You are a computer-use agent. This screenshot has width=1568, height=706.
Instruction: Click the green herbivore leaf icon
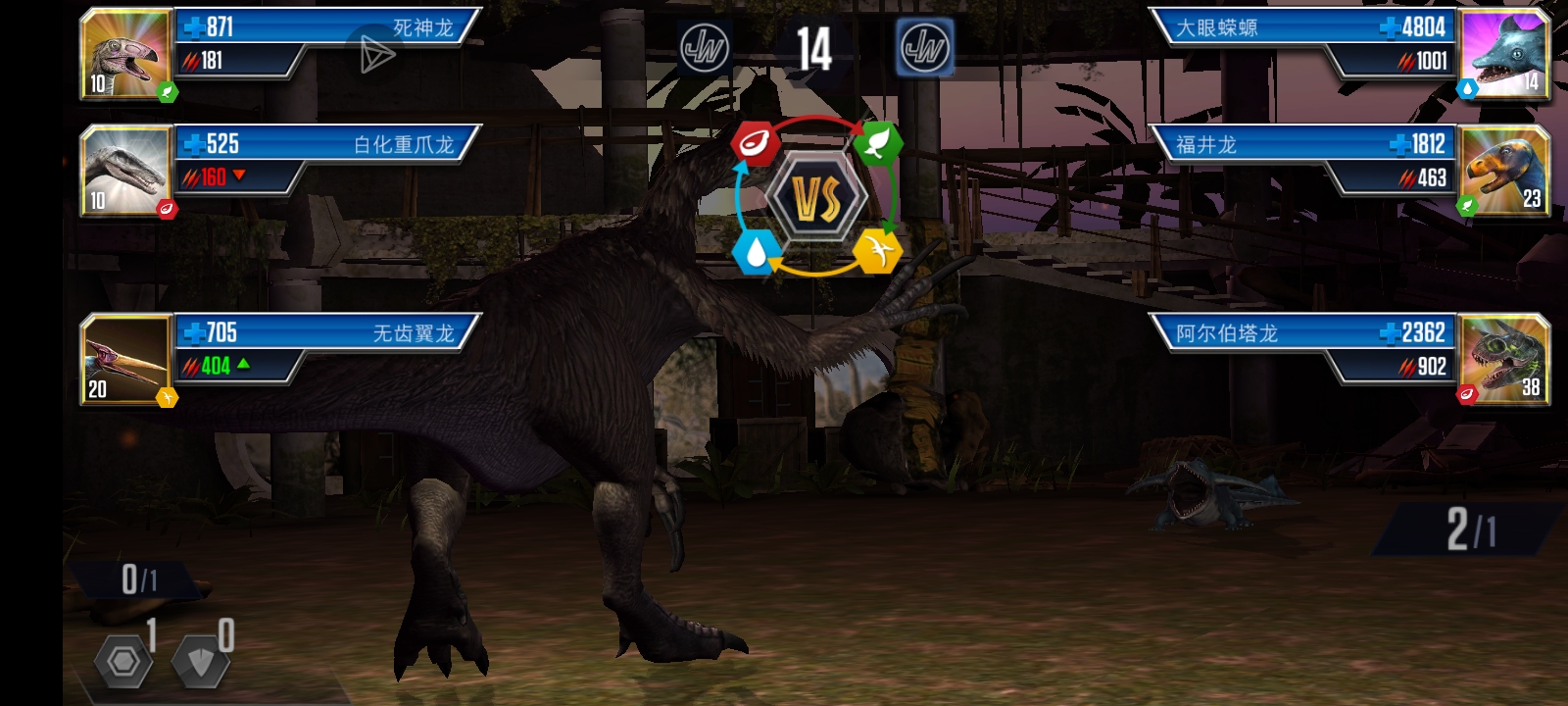[878, 143]
